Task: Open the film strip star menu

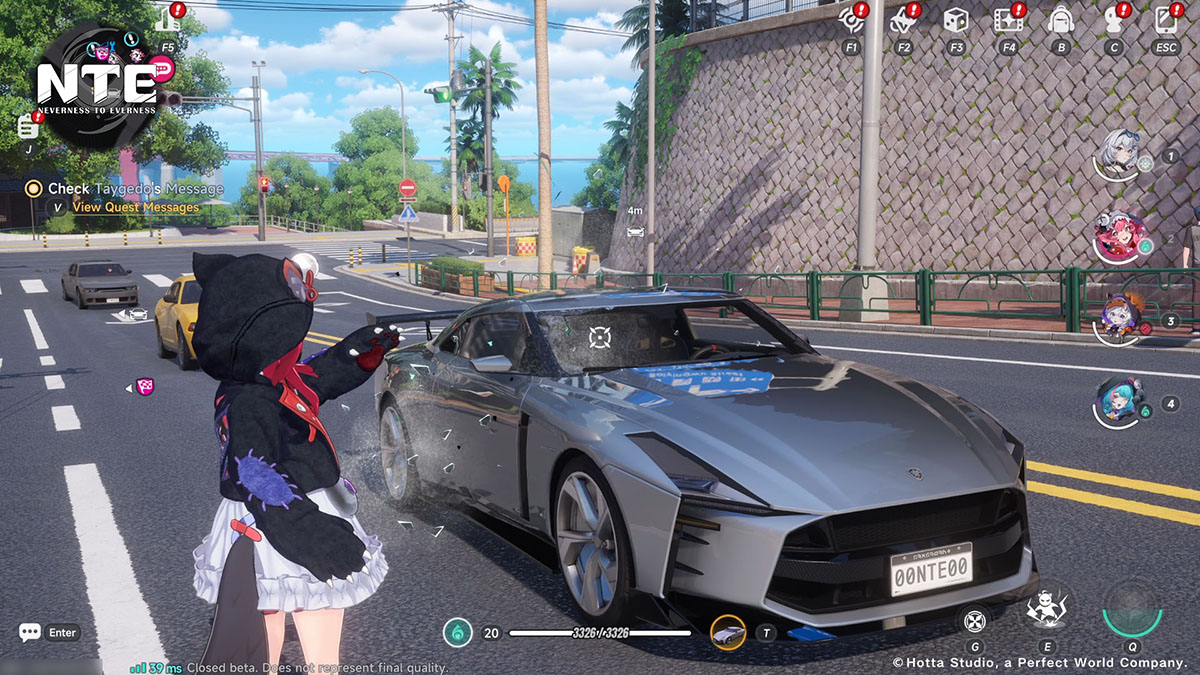Action: pyautogui.click(x=1008, y=19)
